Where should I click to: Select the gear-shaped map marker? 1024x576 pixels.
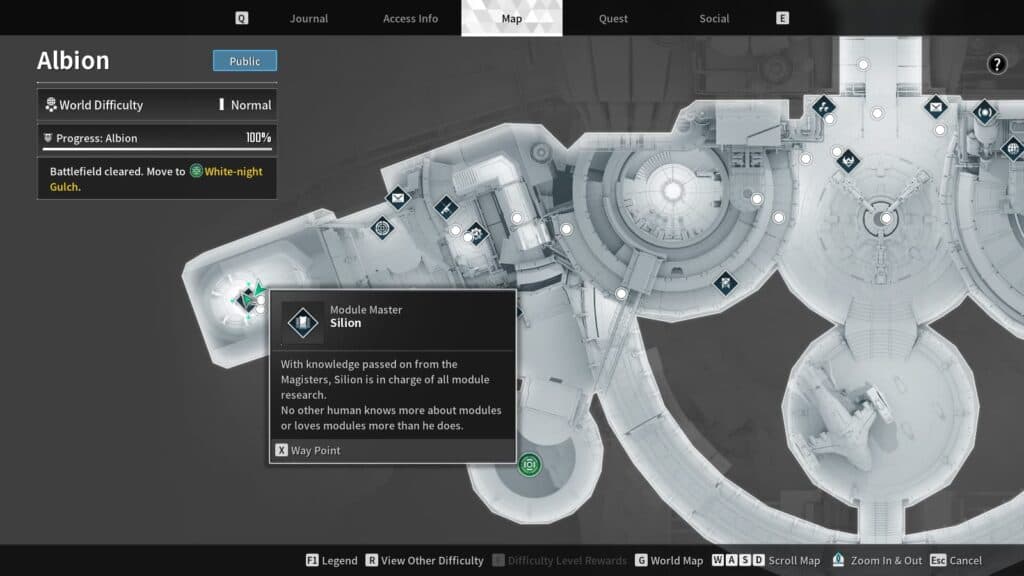click(476, 233)
